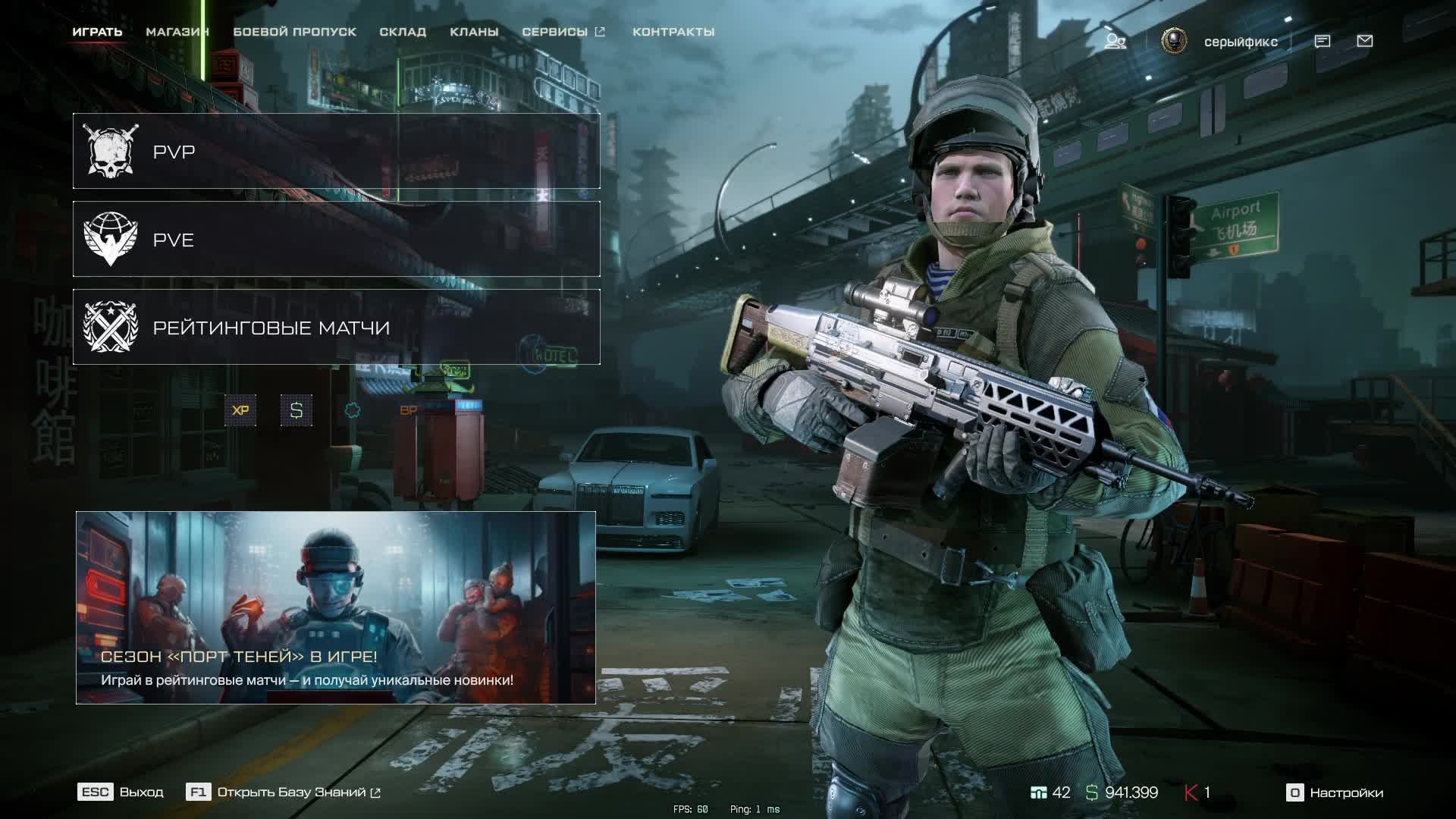Click the Выход exit button
1456x819 pixels.
(x=121, y=792)
